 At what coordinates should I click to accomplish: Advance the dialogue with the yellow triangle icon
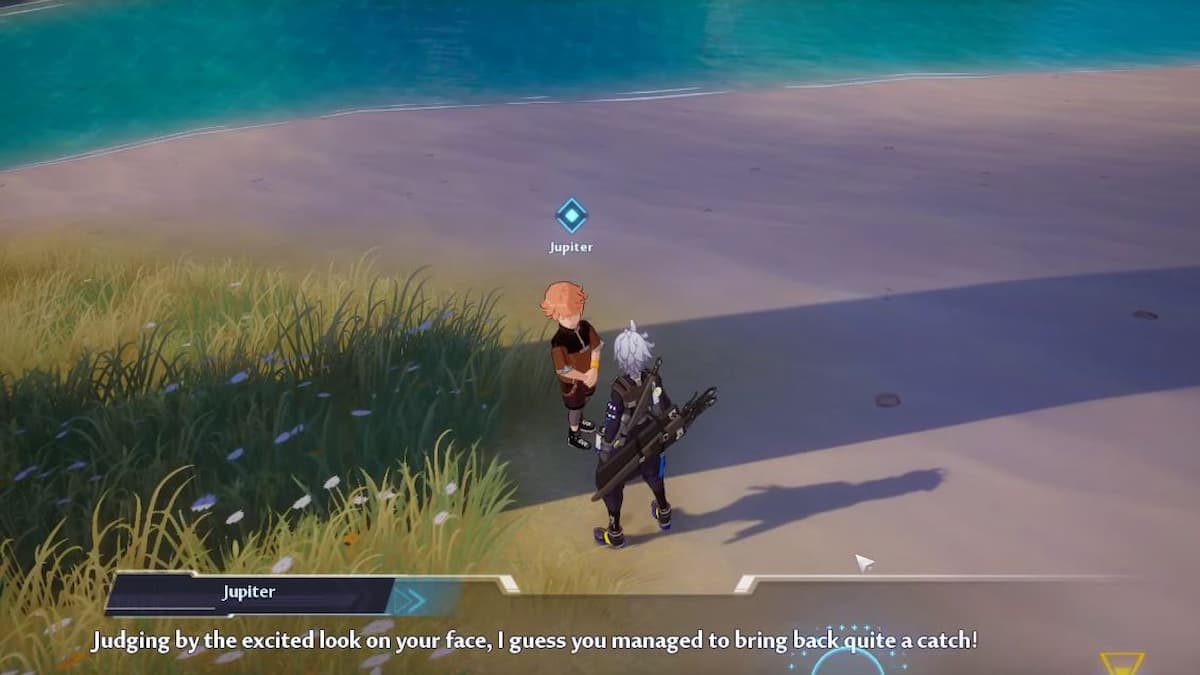click(x=1121, y=664)
